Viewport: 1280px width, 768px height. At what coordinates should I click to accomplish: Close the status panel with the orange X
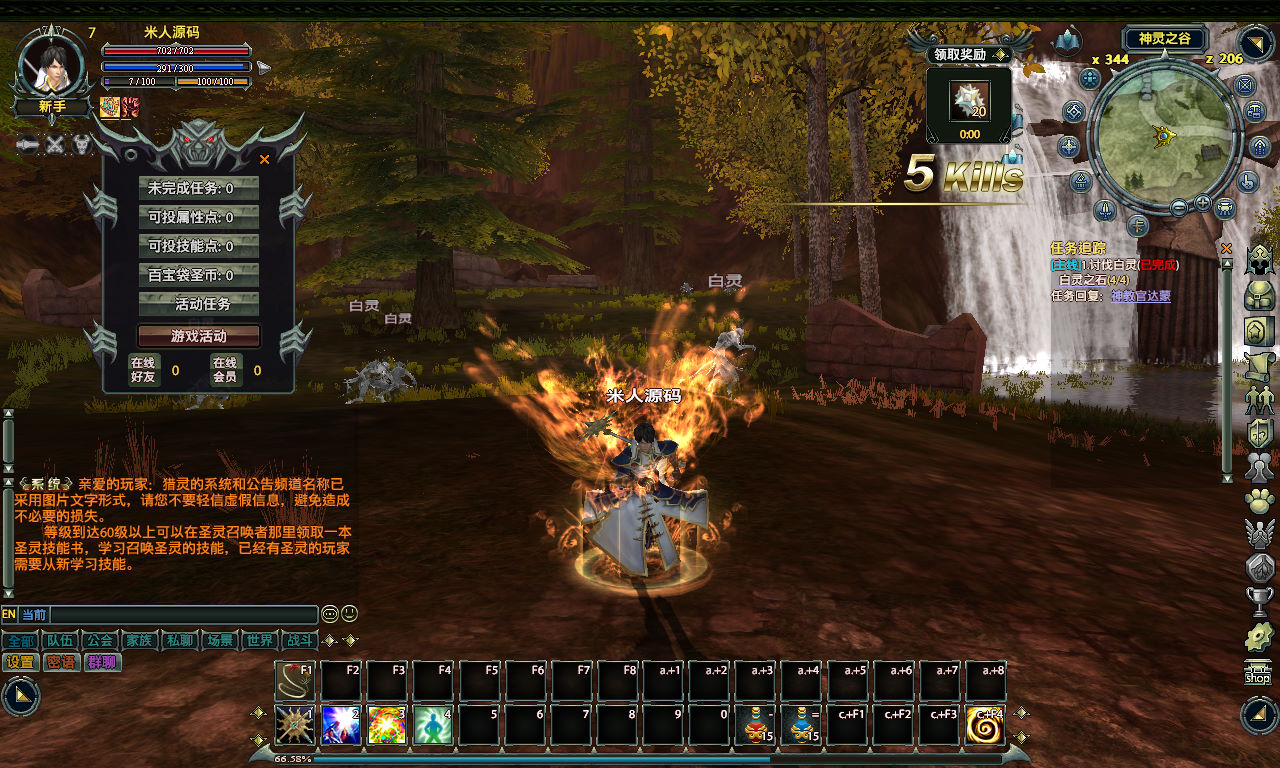coord(265,159)
